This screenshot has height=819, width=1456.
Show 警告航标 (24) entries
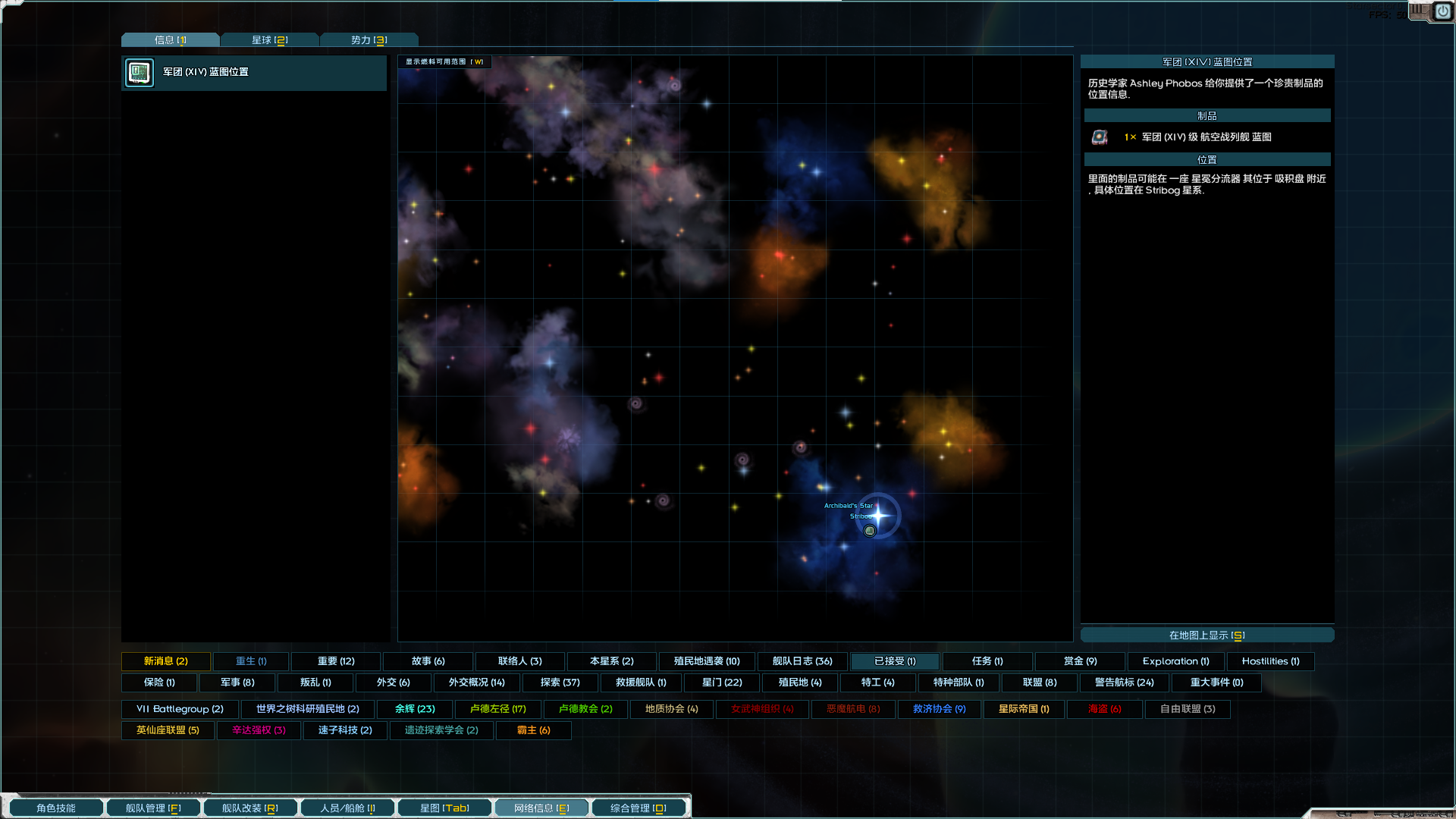(1124, 682)
